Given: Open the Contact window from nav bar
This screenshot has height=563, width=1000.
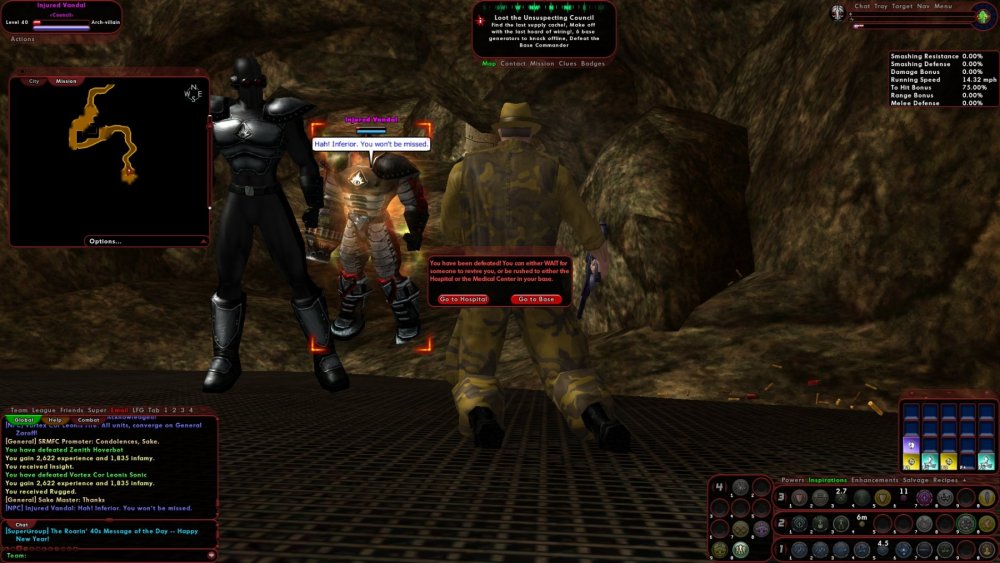Looking at the screenshot, I should coord(513,63).
